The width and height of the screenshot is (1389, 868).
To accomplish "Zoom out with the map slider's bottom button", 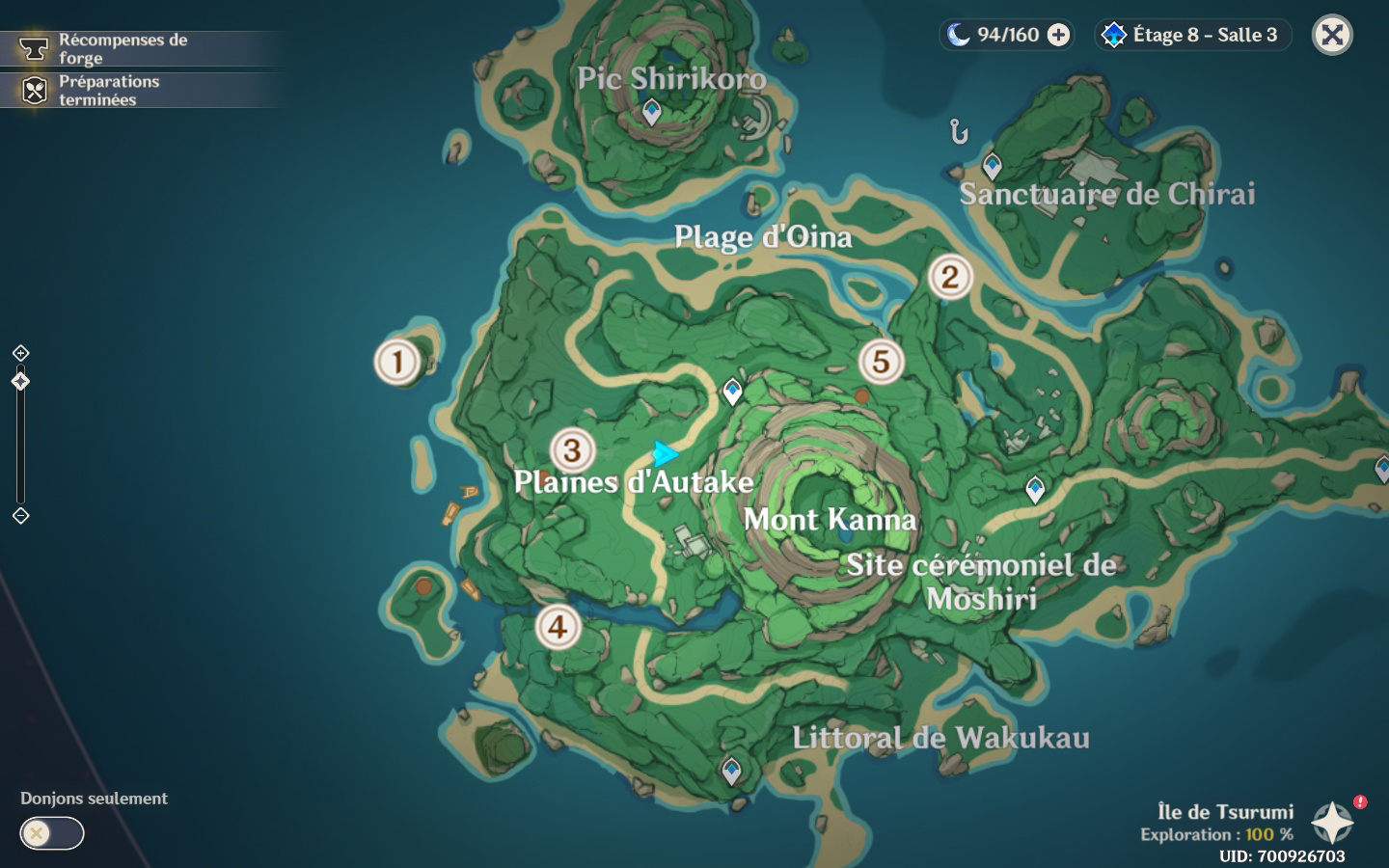I will pos(20,516).
